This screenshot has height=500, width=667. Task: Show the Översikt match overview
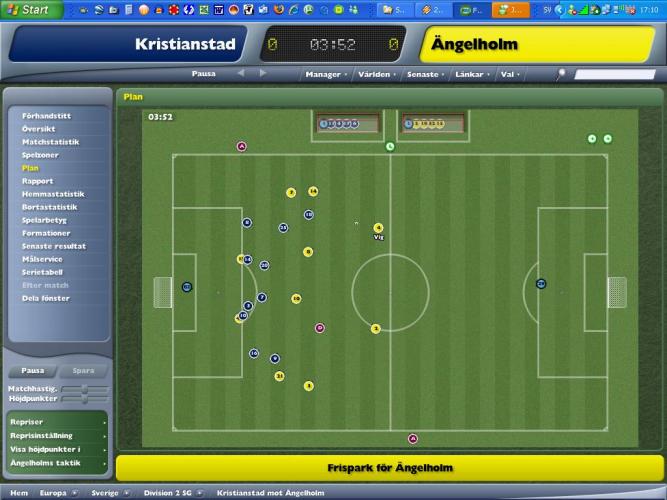[x=39, y=129]
